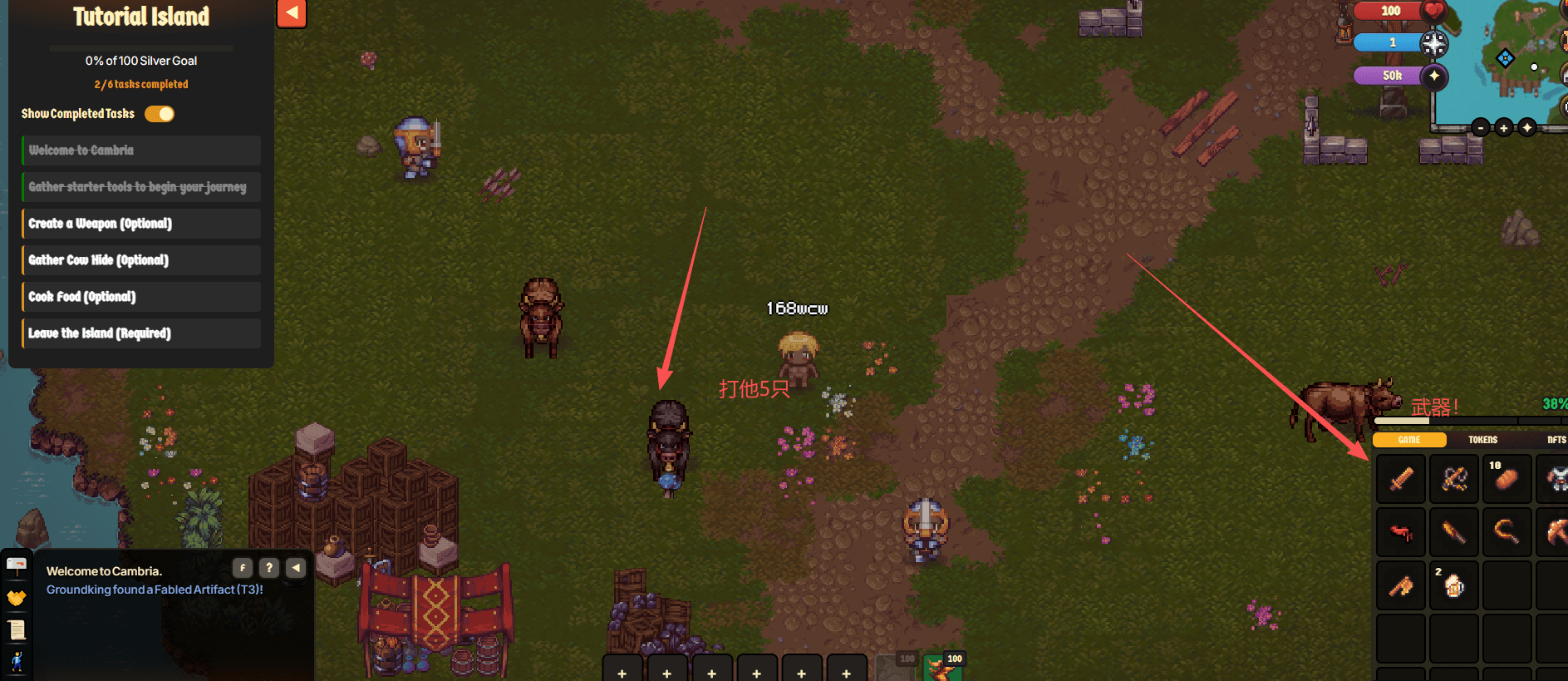Zoom out the minimap with minus button
Viewport: 1568px width, 681px height.
[1481, 127]
